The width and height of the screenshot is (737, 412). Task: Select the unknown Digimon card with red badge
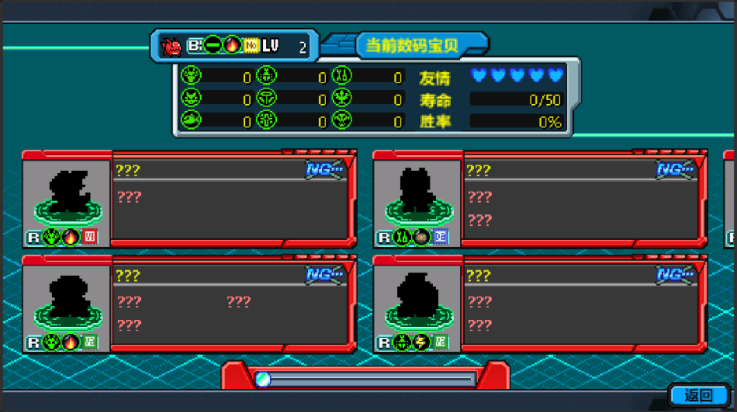pyautogui.click(x=189, y=198)
